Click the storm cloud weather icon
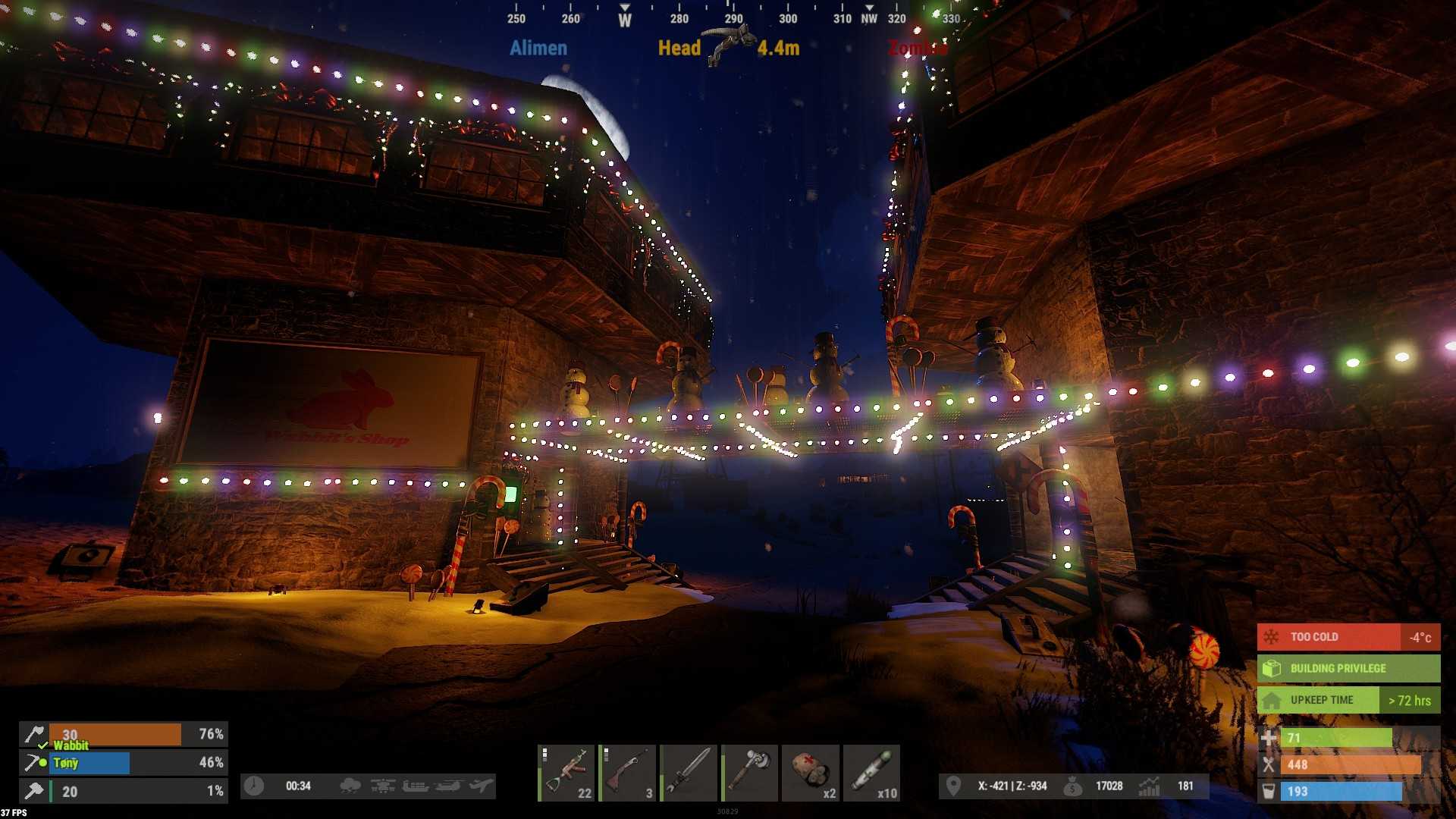The image size is (1456, 819). (x=350, y=786)
